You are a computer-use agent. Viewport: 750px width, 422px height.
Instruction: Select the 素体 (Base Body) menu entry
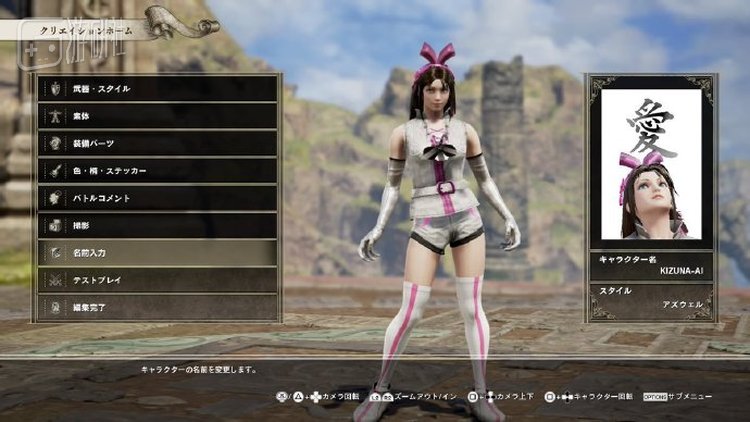tap(157, 116)
